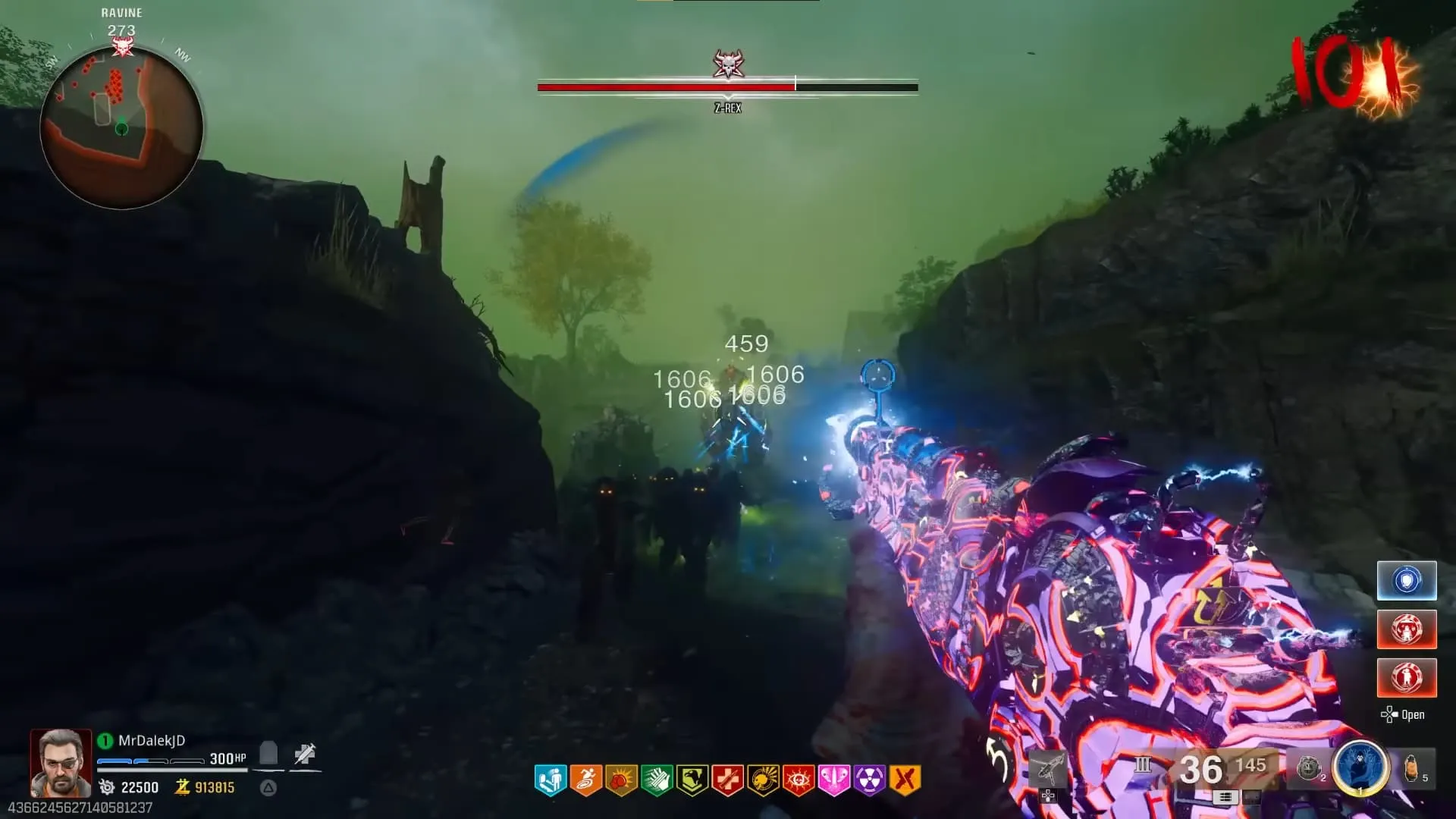The image size is (1456, 819).
Task: Click the circular minimap
Action: [121, 127]
